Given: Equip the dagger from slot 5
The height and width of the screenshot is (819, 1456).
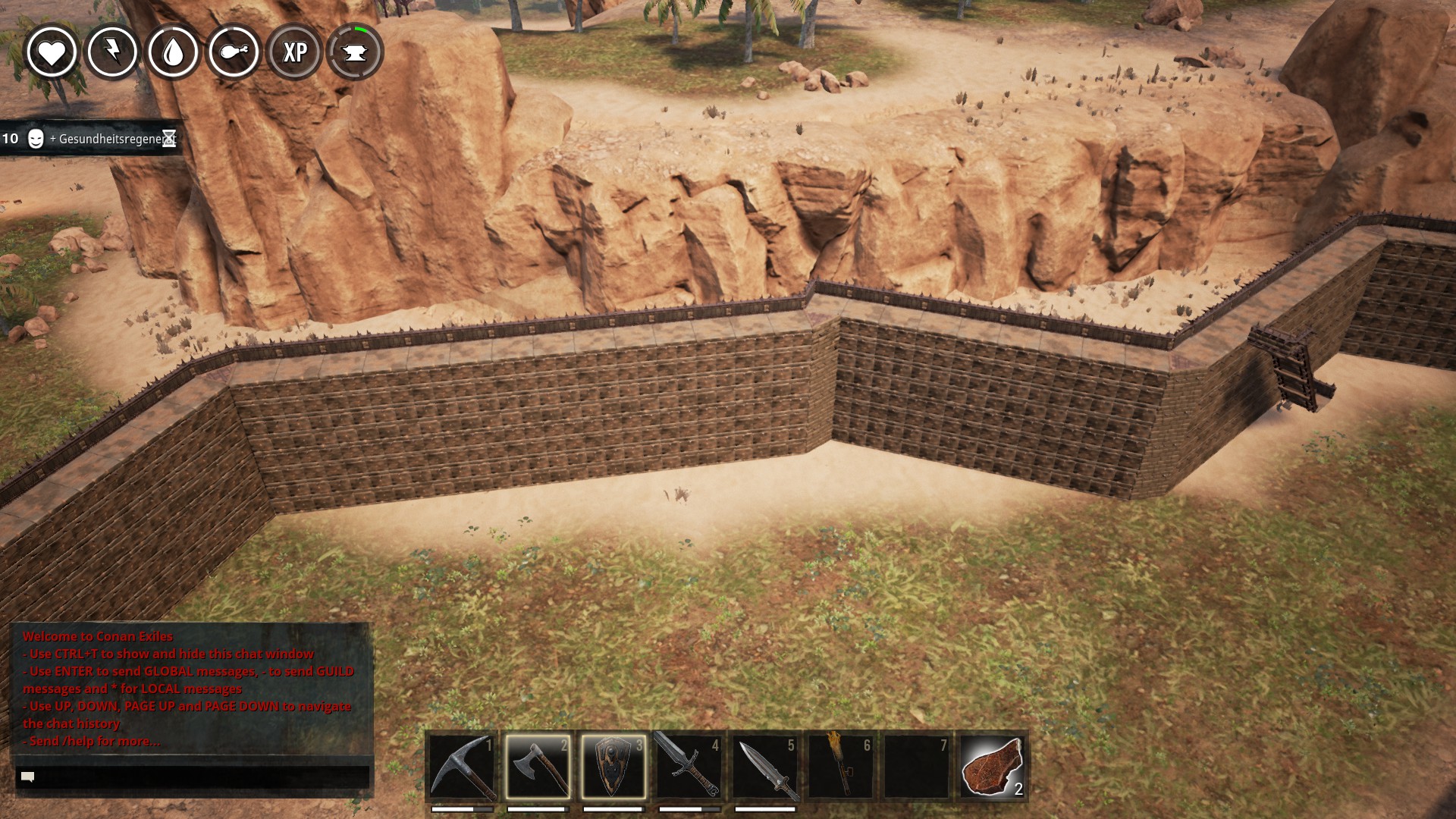Looking at the screenshot, I should click(765, 767).
